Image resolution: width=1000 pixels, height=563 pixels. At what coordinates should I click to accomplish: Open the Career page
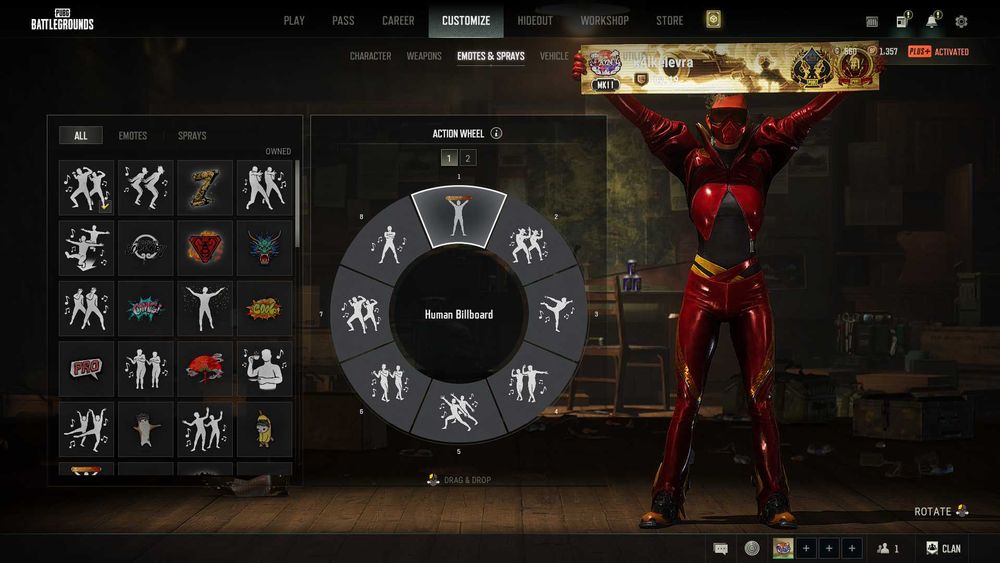click(x=398, y=20)
